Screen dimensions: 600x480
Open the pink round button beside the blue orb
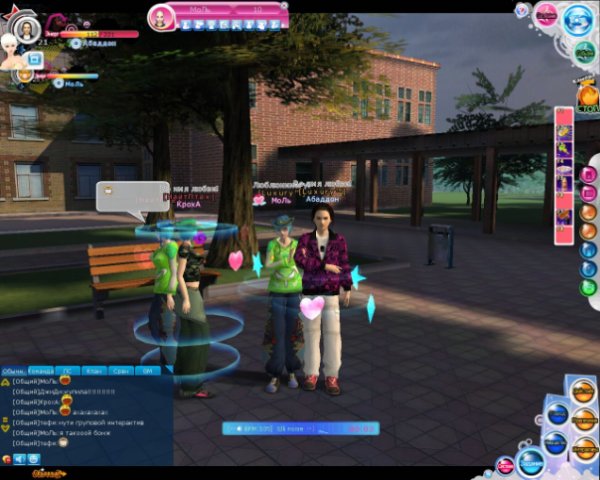tap(546, 15)
